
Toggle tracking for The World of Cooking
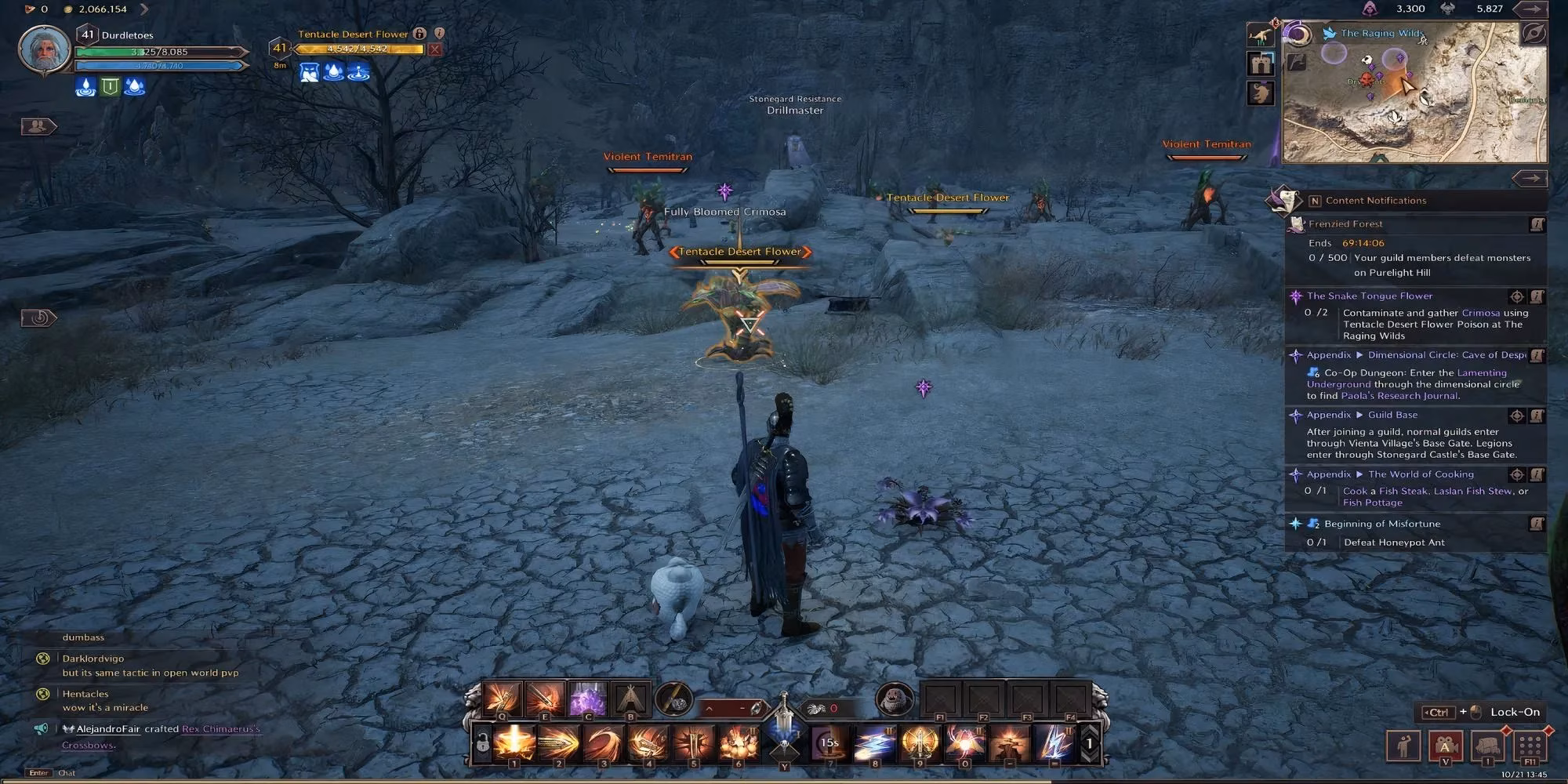tap(1518, 474)
